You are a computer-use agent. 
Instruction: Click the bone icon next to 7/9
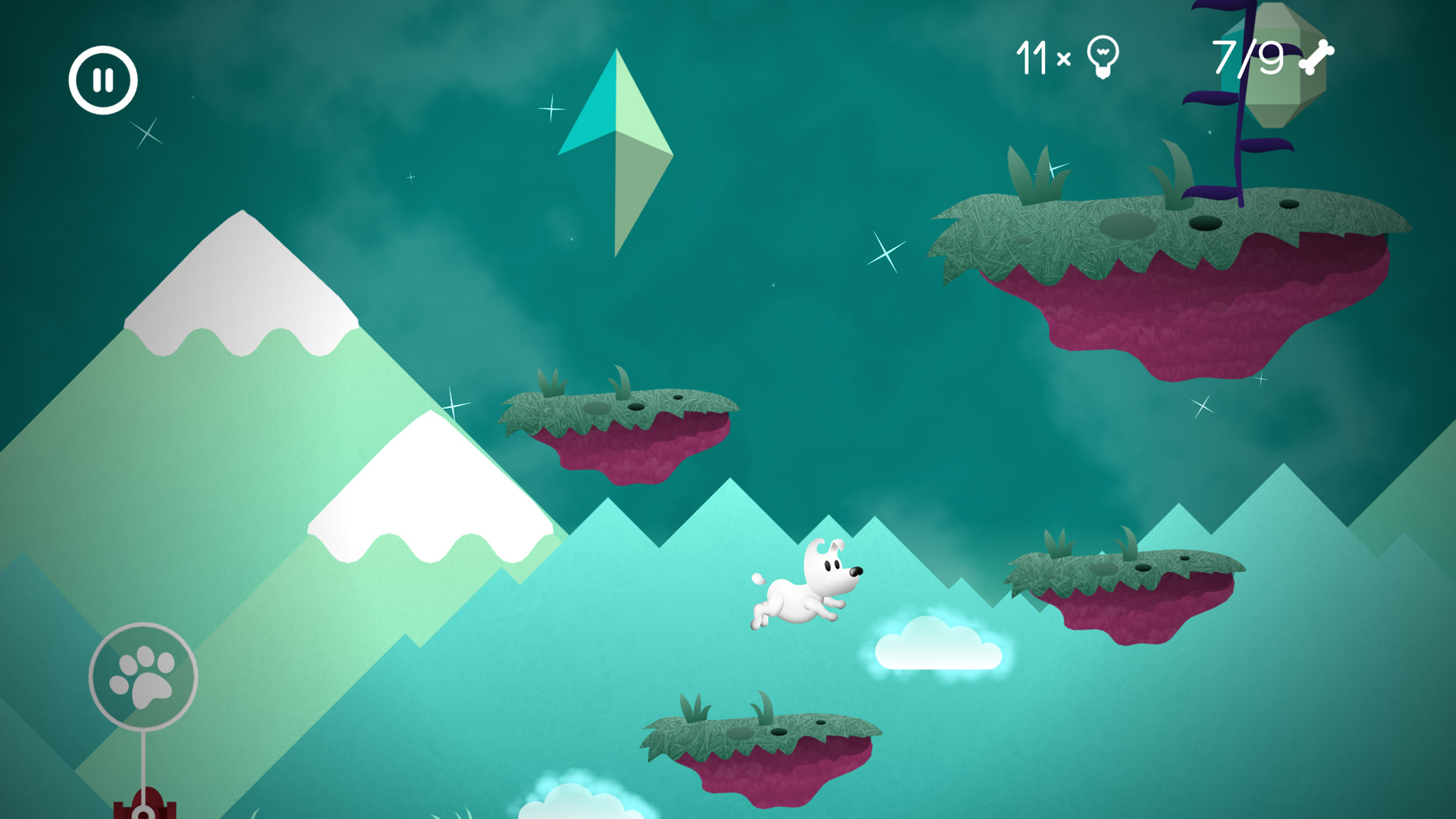pos(1318,57)
